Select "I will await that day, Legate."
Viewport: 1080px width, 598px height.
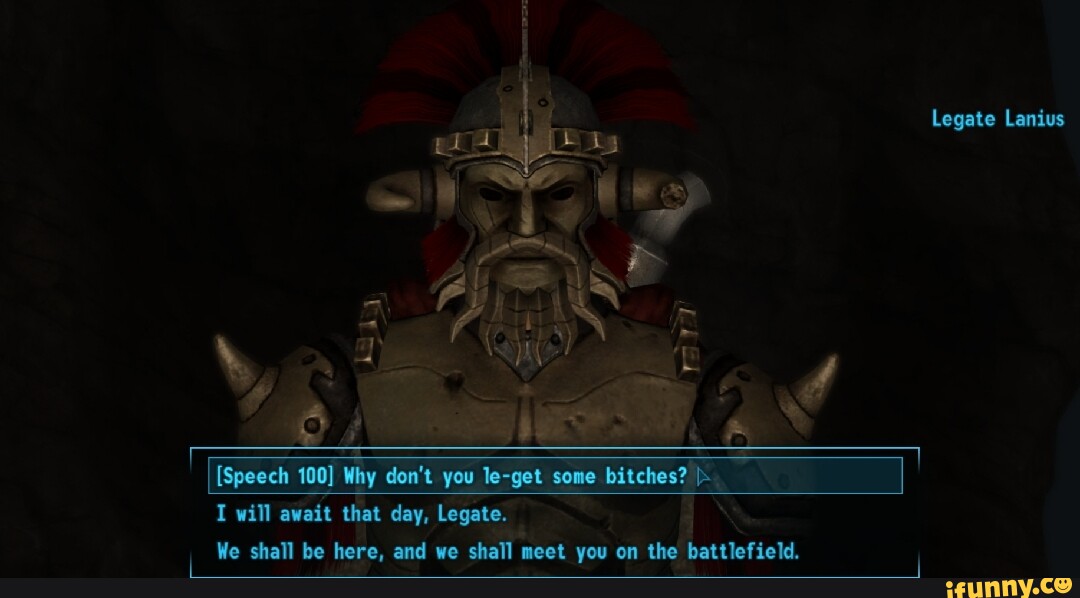click(362, 514)
